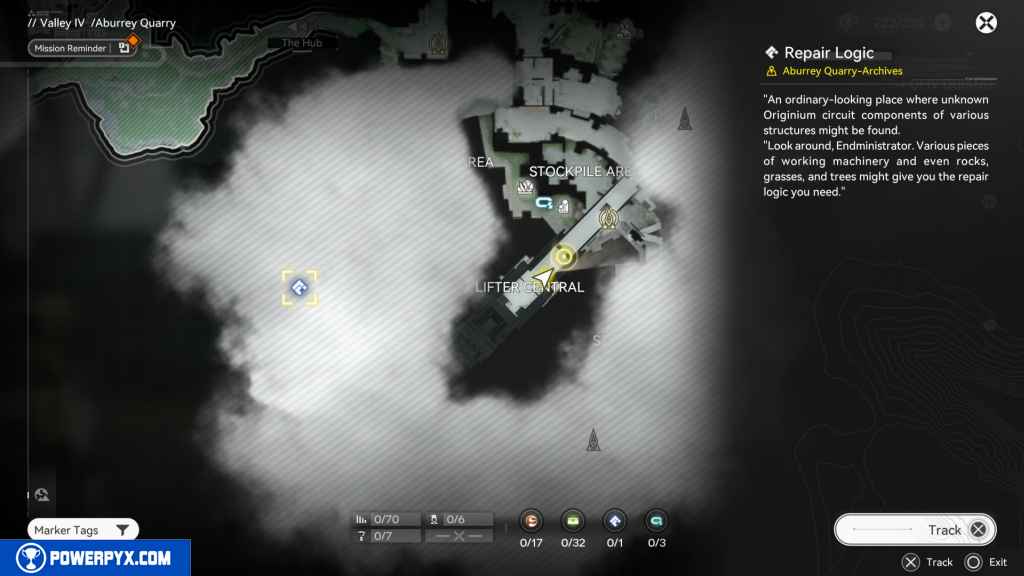Filter by green chest icon showing 0/32

click(573, 521)
